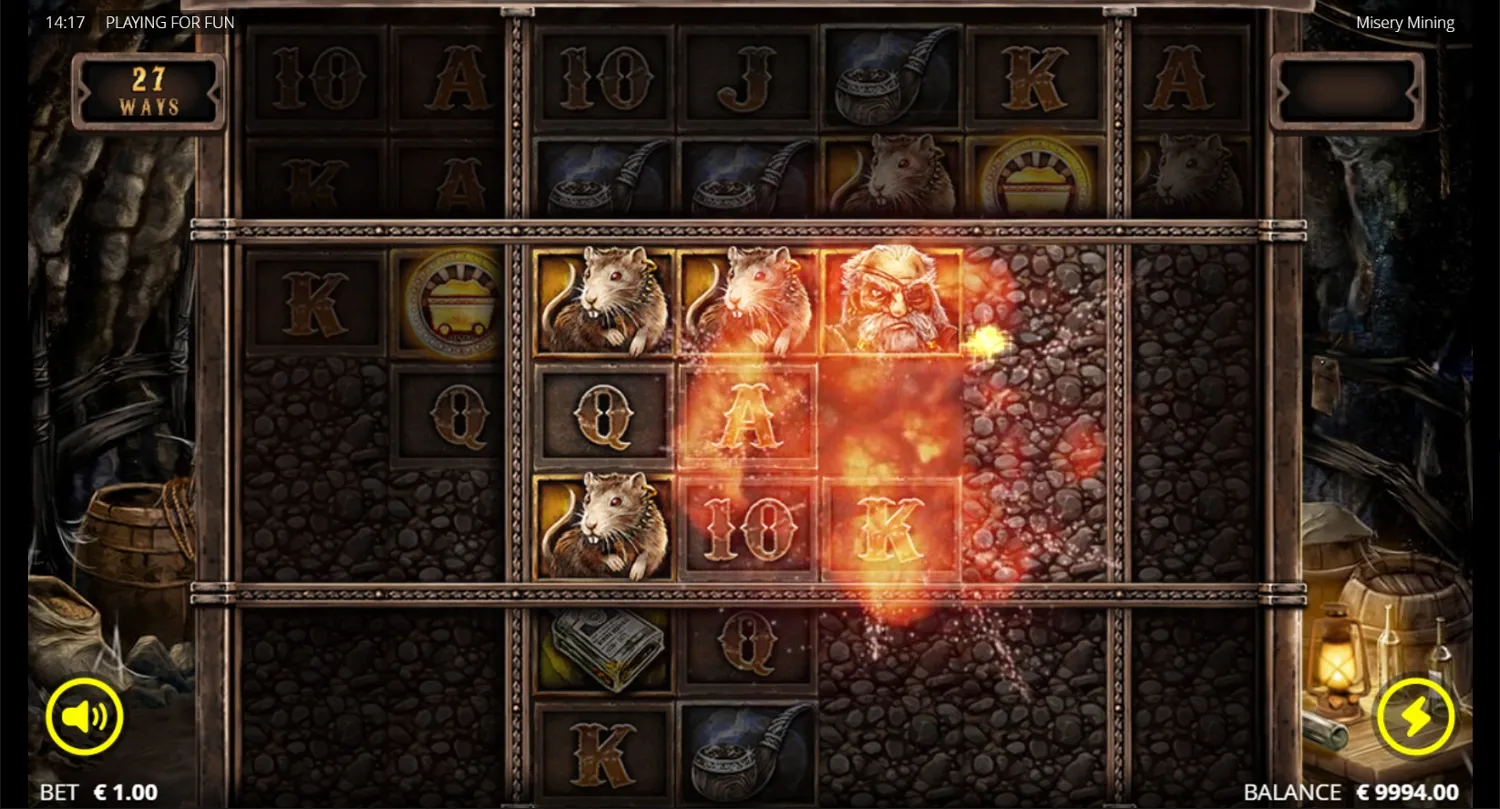Viewport: 1500px width, 809px height.
Task: Click the Misery Mining title text
Action: tap(1404, 21)
